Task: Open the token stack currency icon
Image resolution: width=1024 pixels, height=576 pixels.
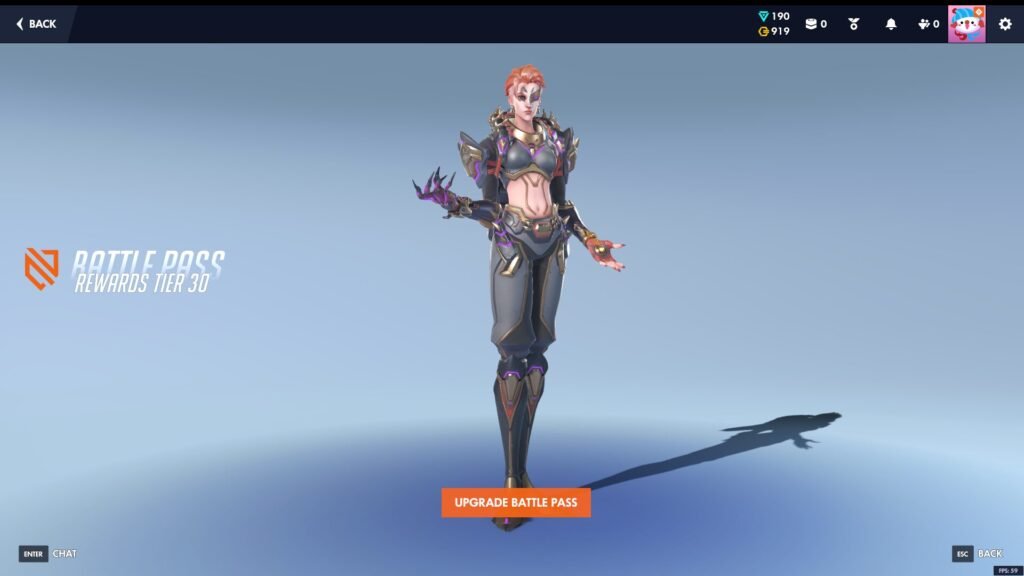Action: click(x=815, y=24)
